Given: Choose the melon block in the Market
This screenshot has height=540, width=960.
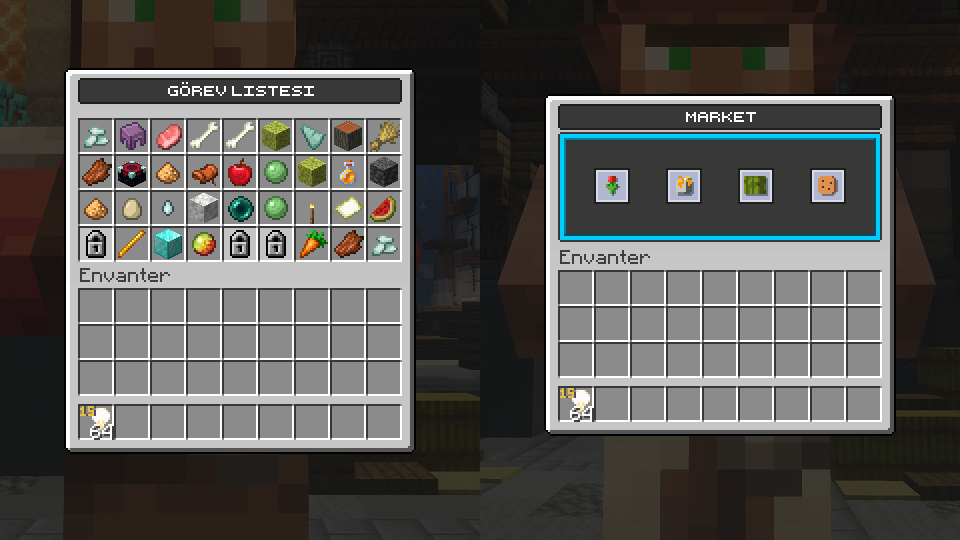Looking at the screenshot, I should (755, 185).
